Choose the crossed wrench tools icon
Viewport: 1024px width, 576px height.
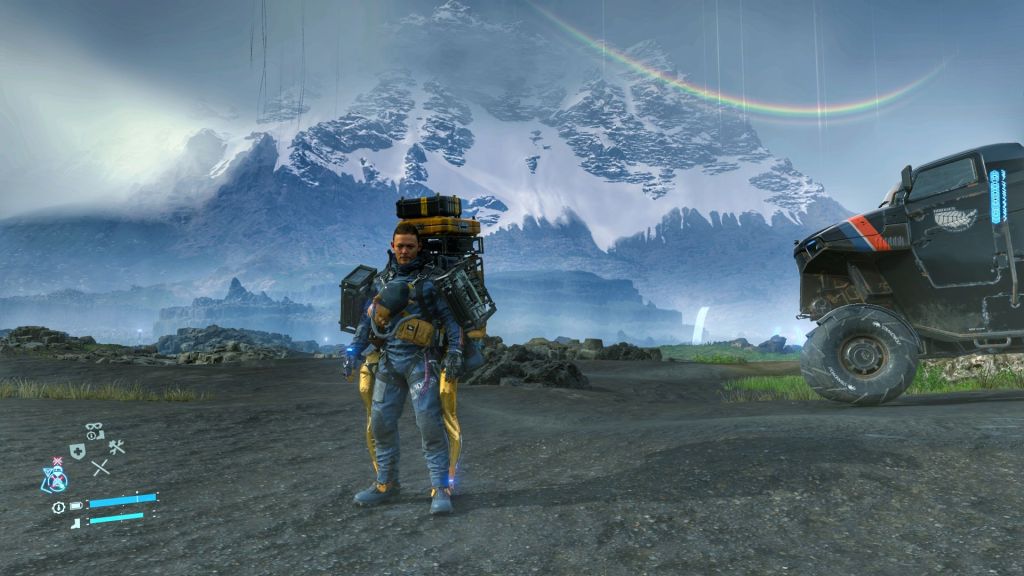point(117,448)
